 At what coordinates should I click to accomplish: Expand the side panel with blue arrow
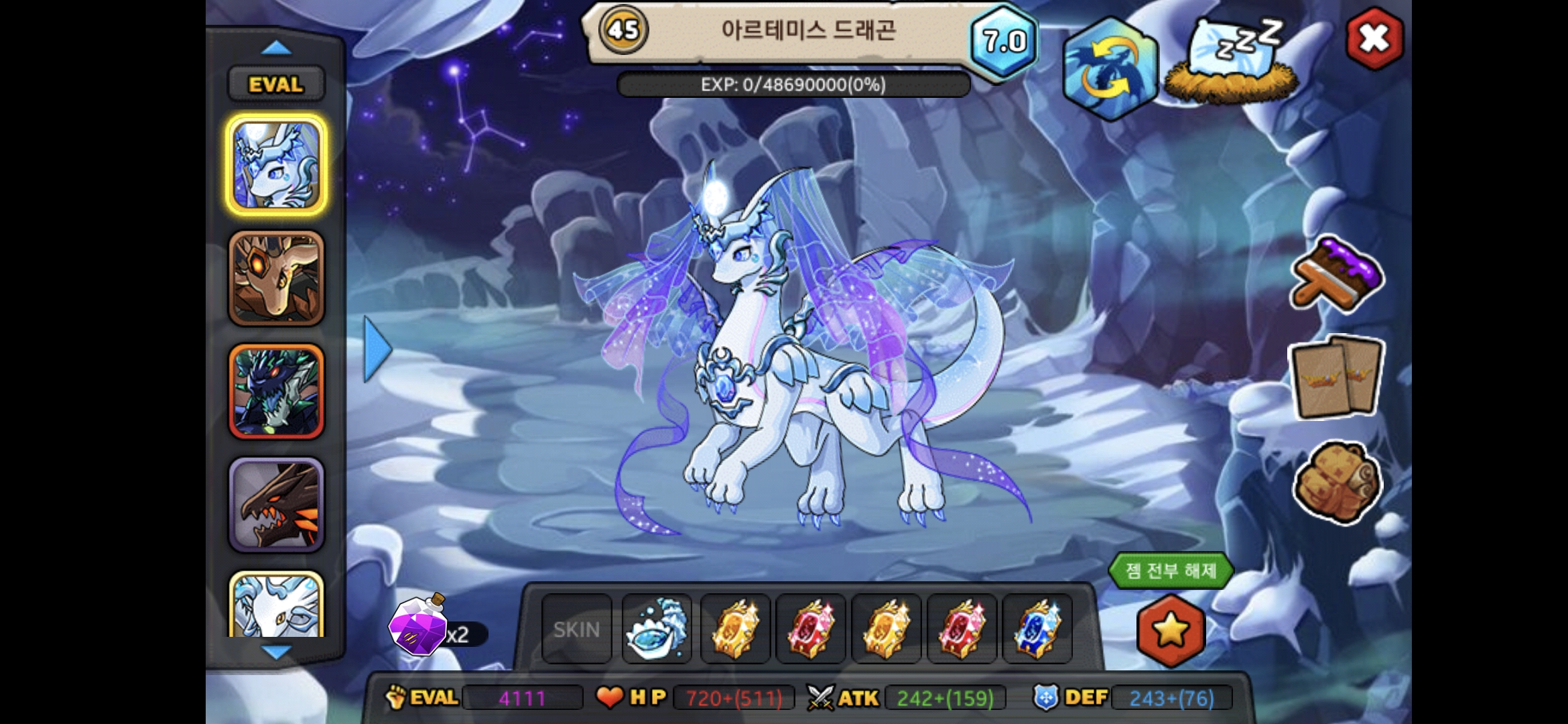pos(377,349)
